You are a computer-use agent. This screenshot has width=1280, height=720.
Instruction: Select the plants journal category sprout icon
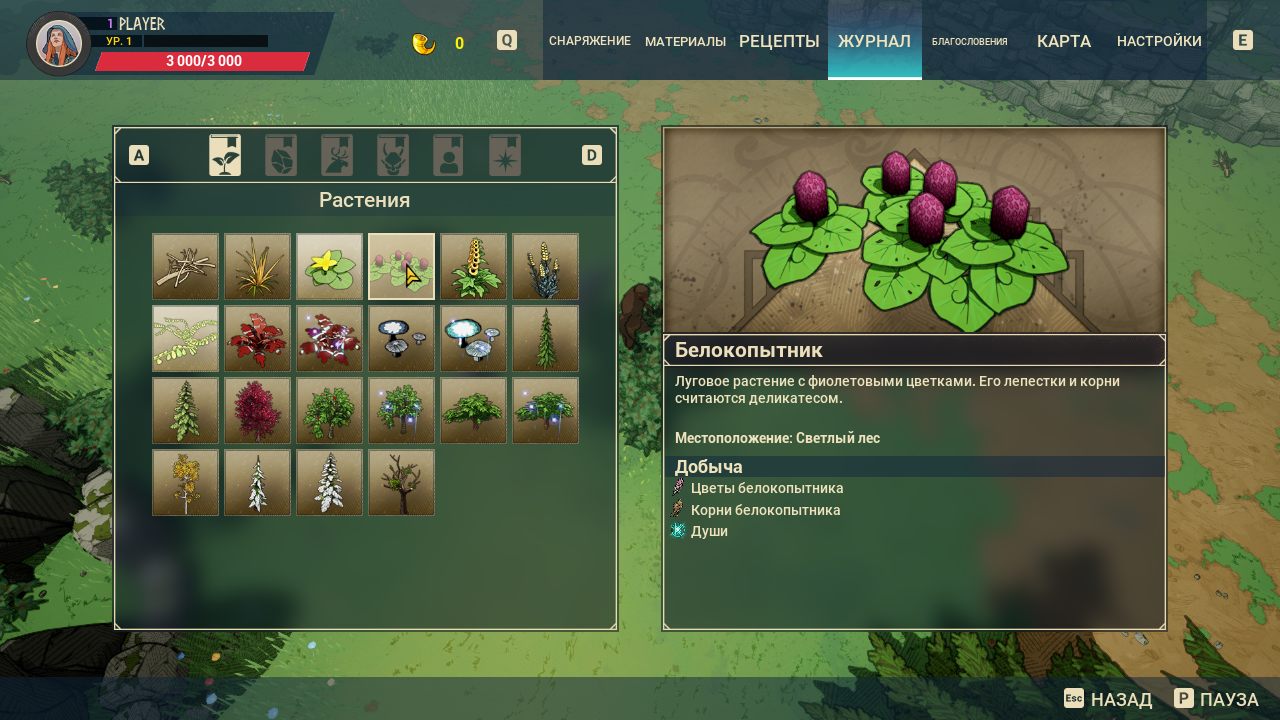point(225,156)
